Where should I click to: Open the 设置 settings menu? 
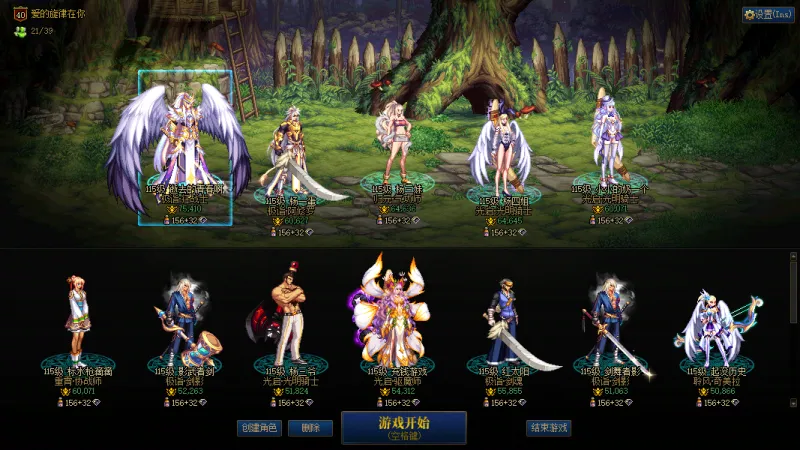coord(768,15)
